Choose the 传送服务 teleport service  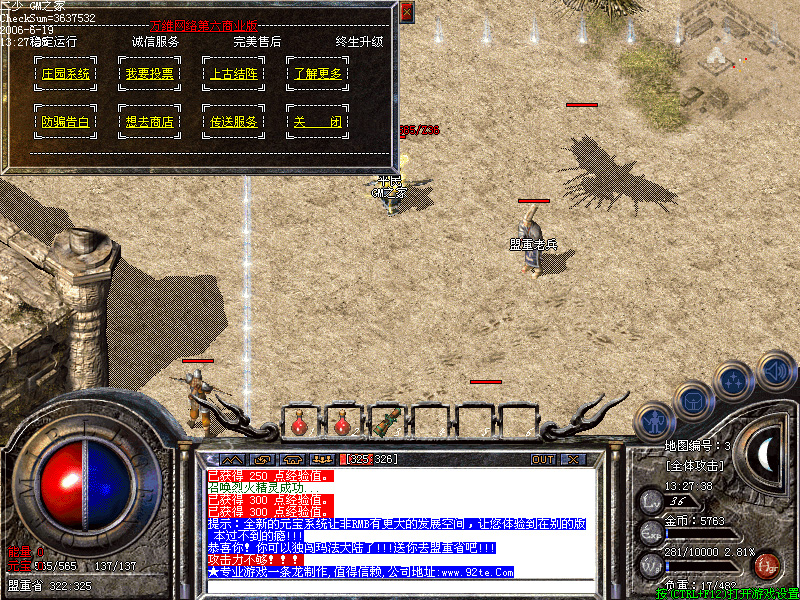[234, 121]
